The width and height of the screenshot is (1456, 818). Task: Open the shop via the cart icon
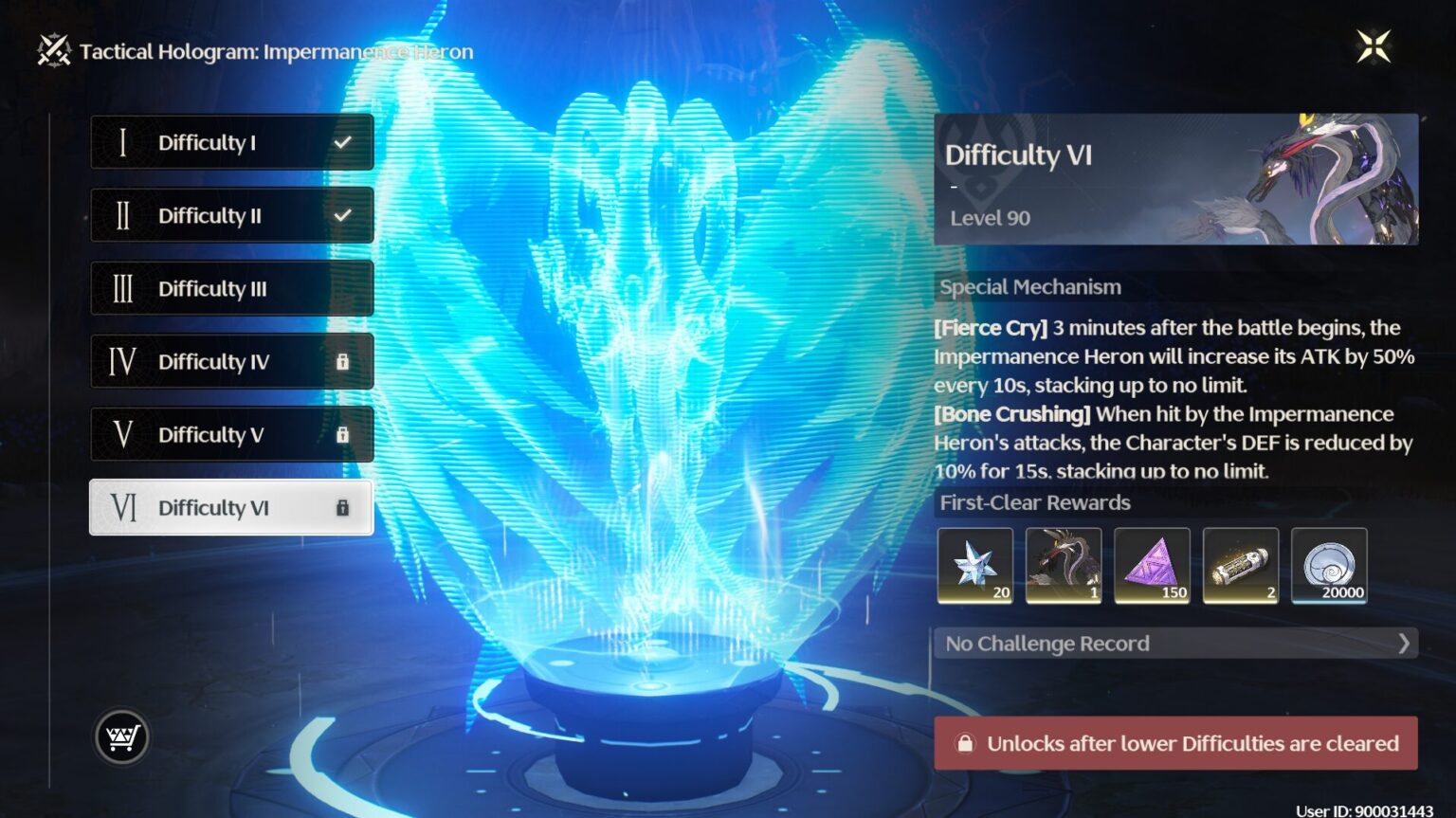click(x=120, y=736)
